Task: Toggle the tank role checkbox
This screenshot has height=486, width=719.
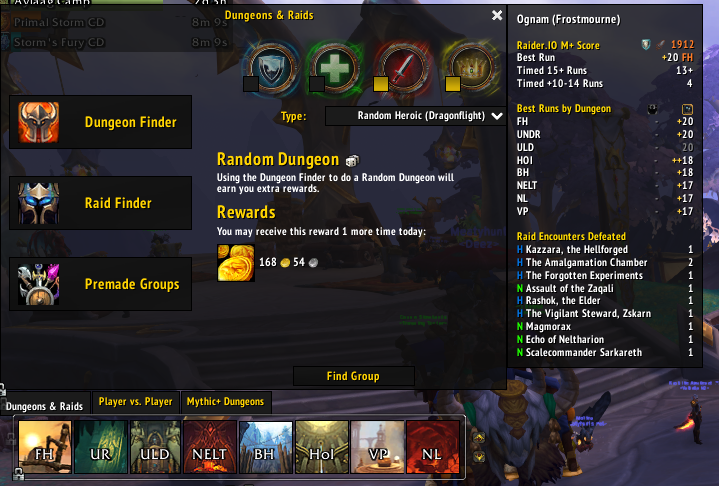Action: coord(251,85)
